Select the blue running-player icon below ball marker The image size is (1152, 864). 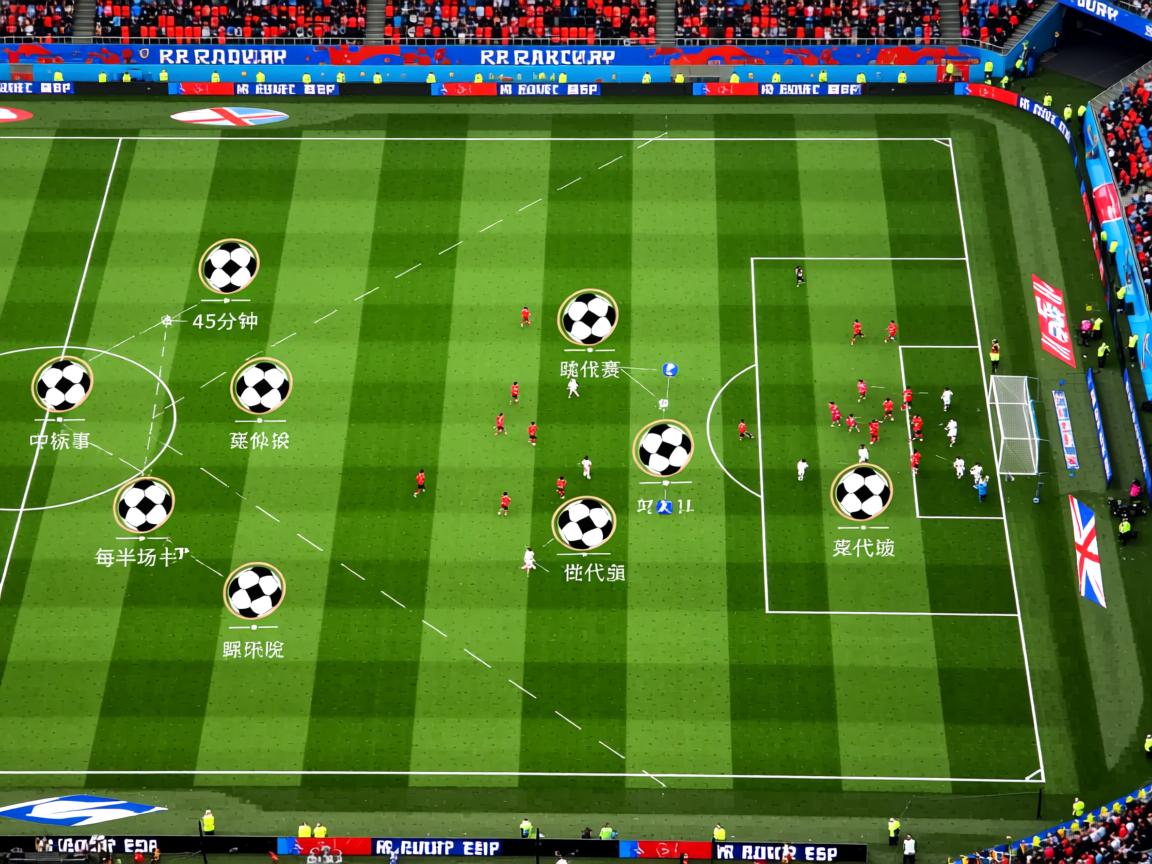(664, 506)
